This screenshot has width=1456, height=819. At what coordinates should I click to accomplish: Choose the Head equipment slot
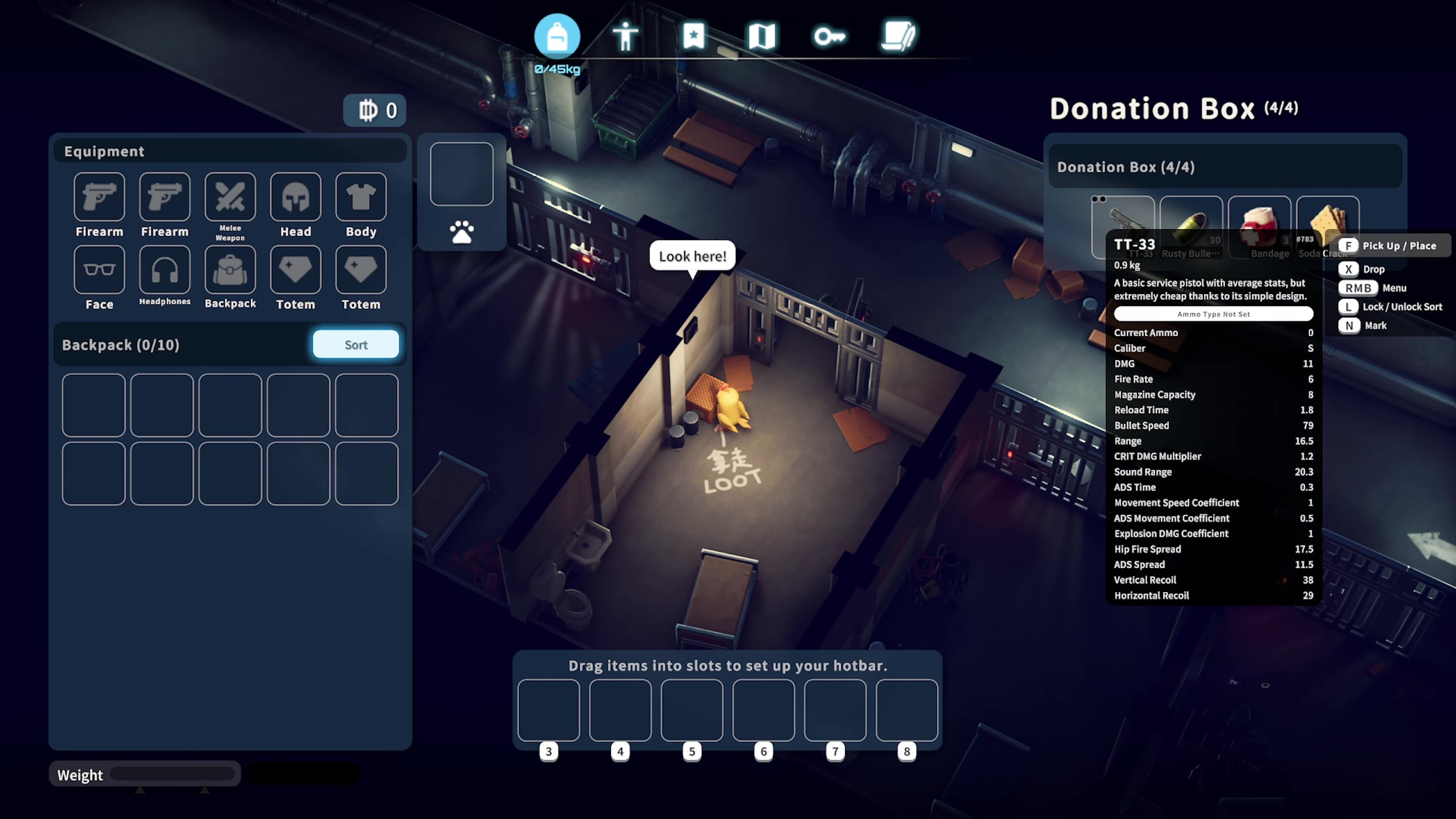tap(295, 197)
